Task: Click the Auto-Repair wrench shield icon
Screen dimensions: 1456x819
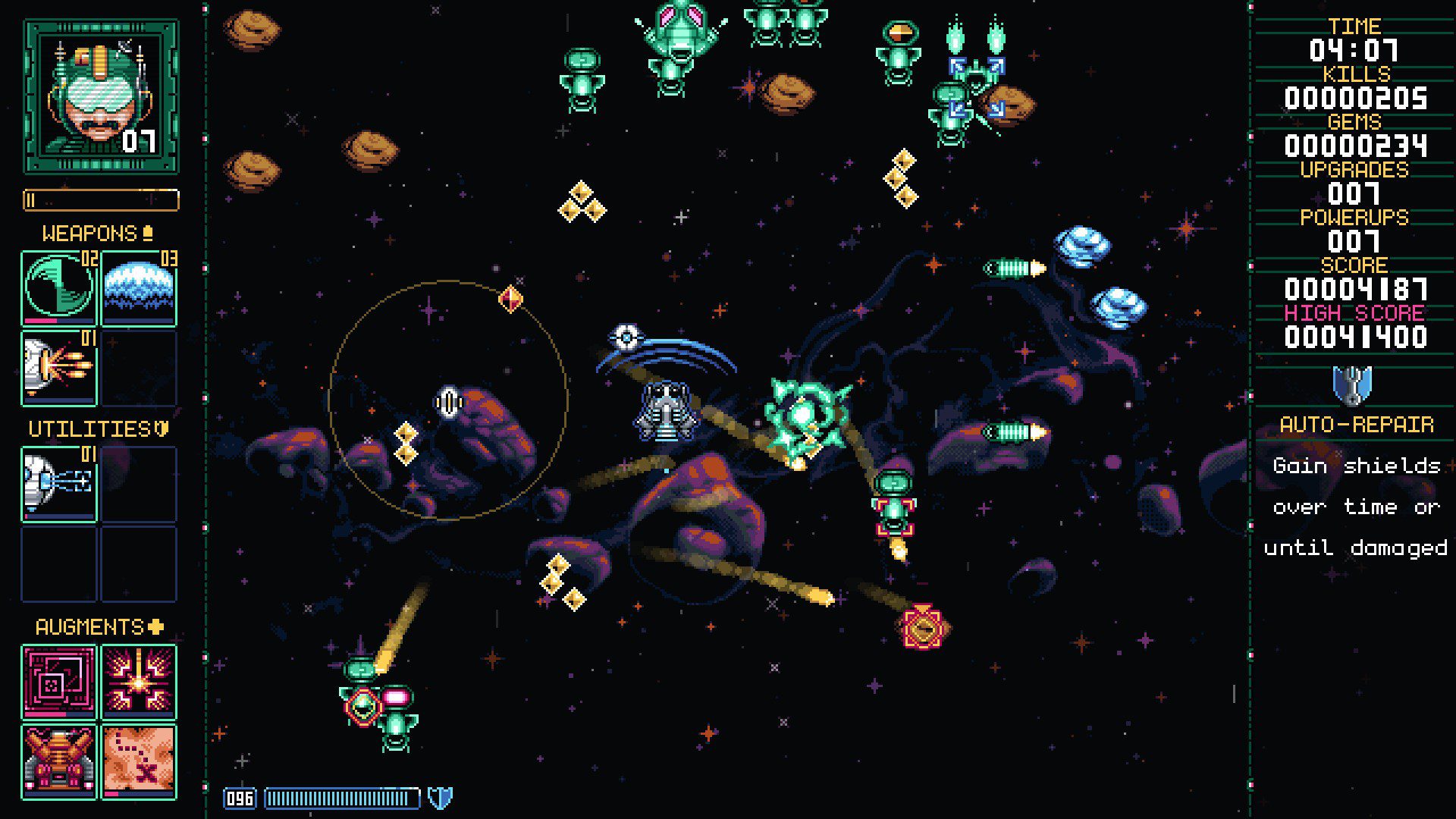Action: 1352,384
